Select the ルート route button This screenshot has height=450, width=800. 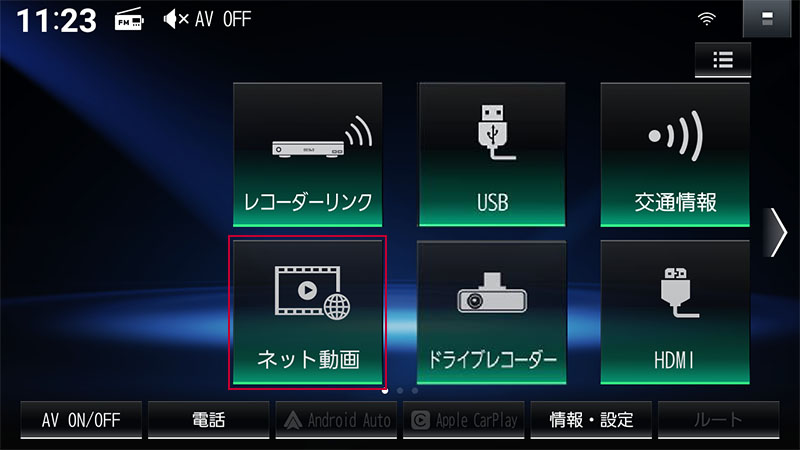tap(718, 420)
